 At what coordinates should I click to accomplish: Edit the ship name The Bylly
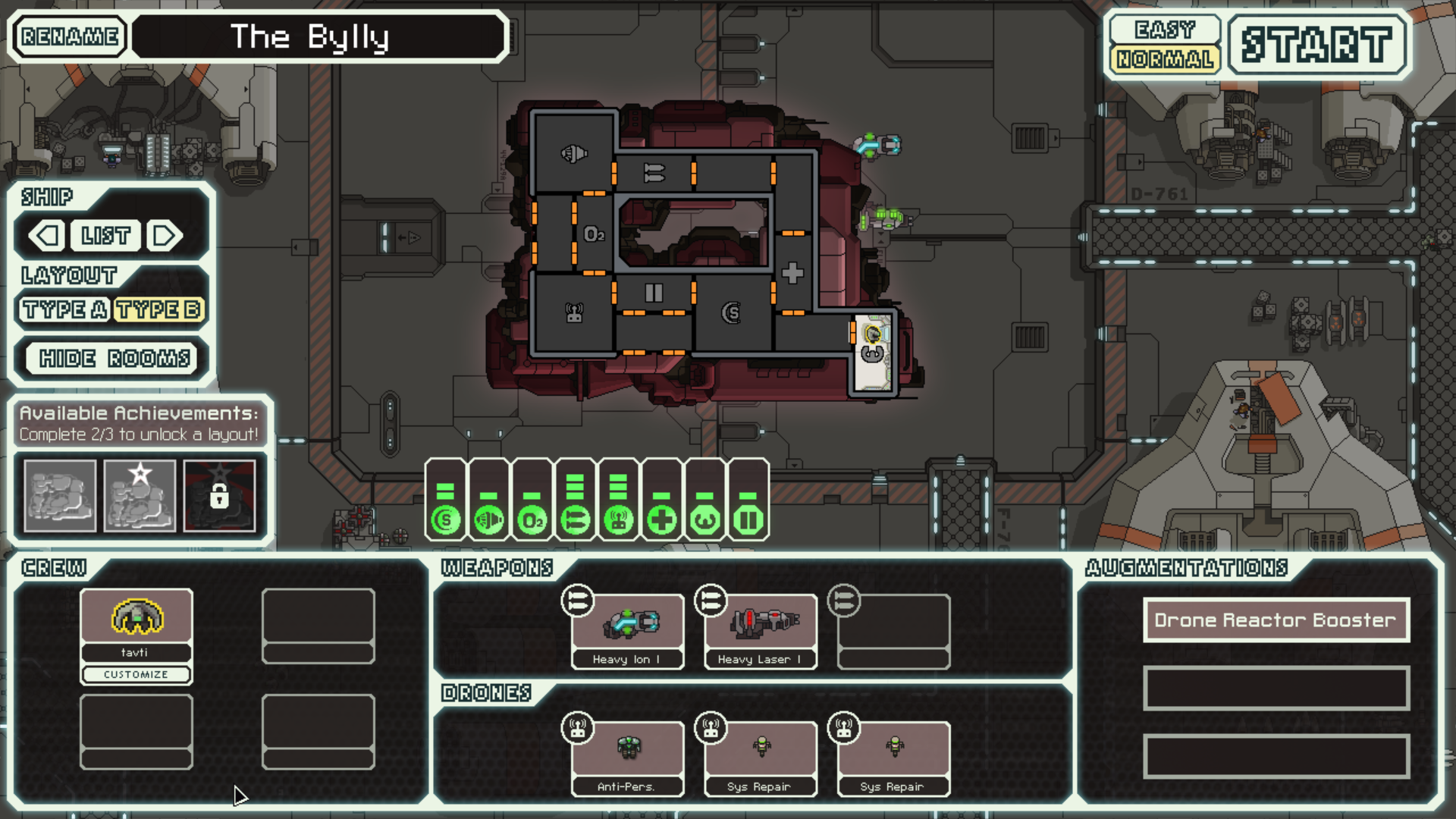pos(318,36)
